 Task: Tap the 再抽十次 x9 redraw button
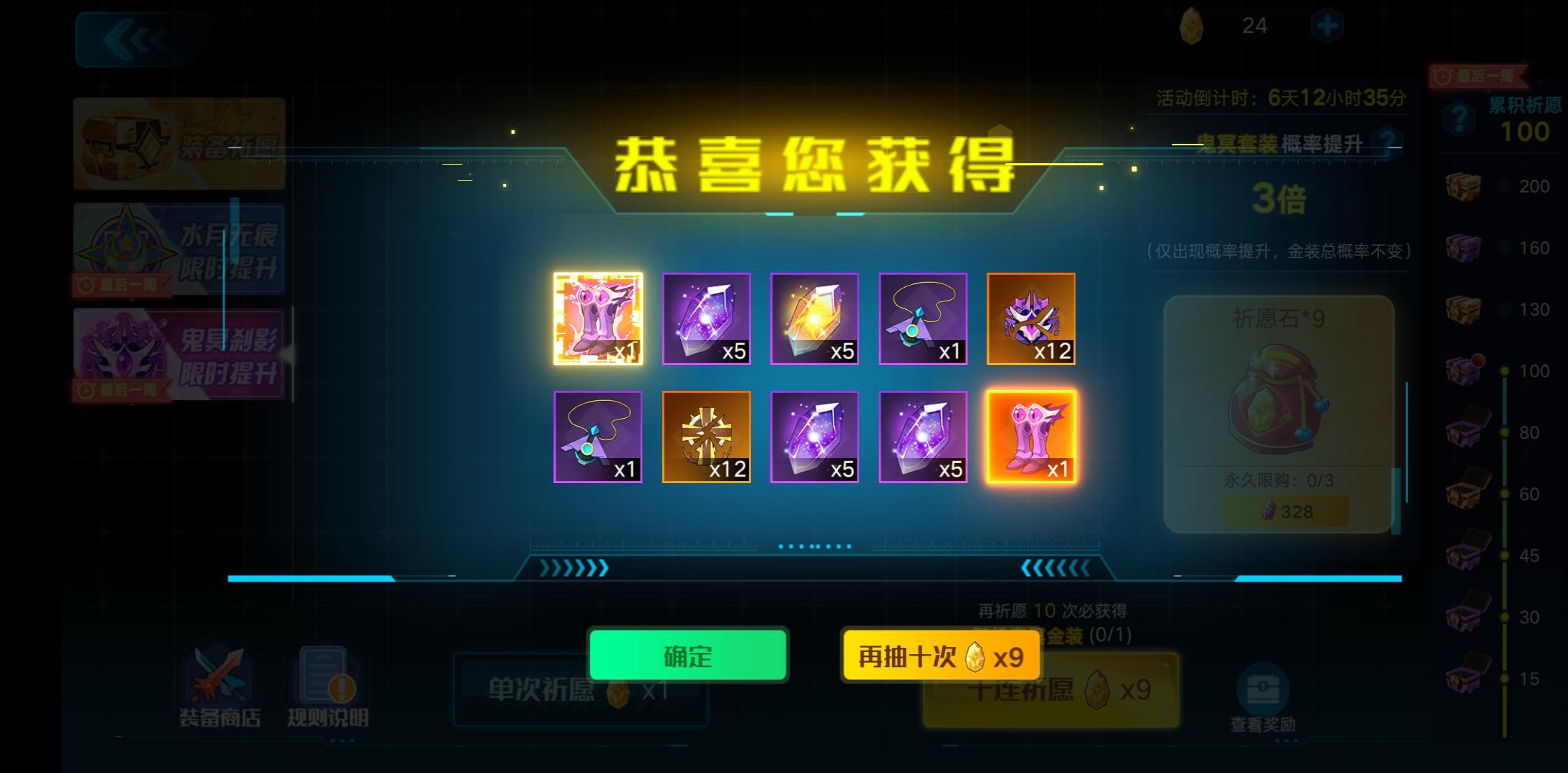tap(940, 653)
